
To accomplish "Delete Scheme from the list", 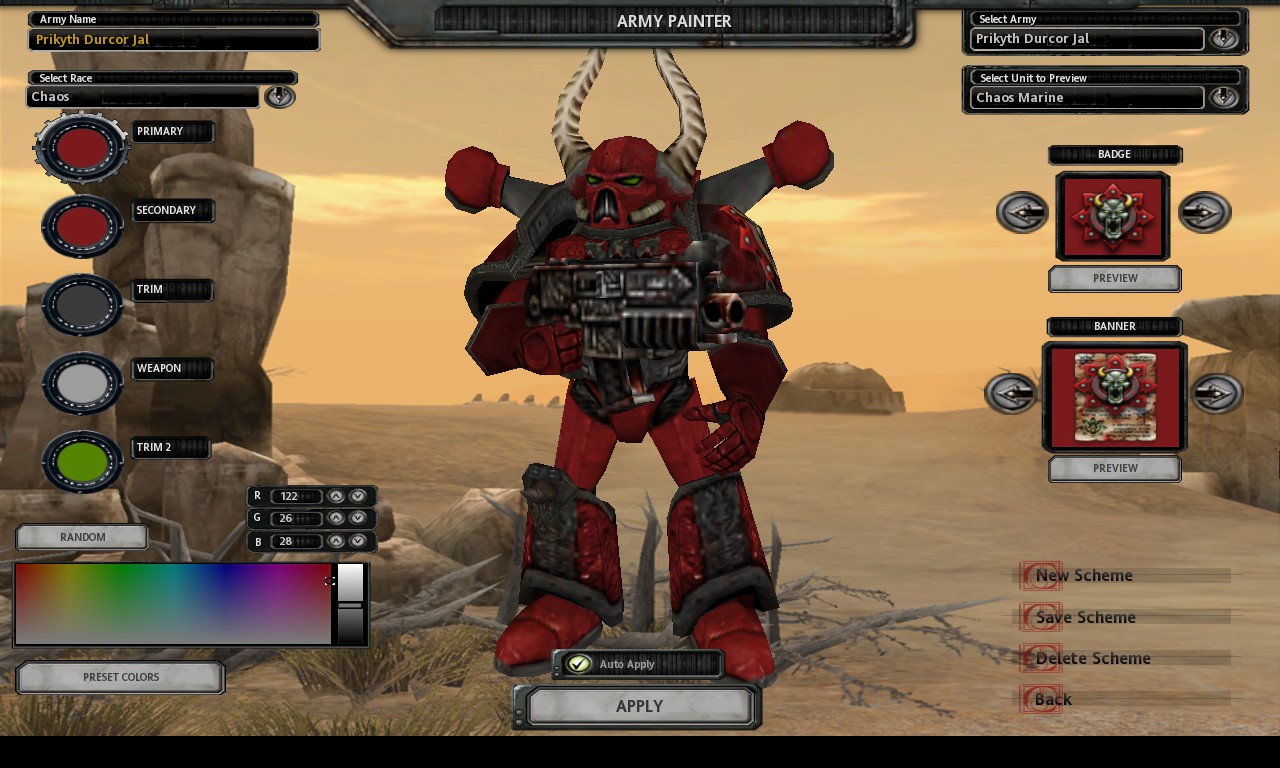I will coord(1092,658).
